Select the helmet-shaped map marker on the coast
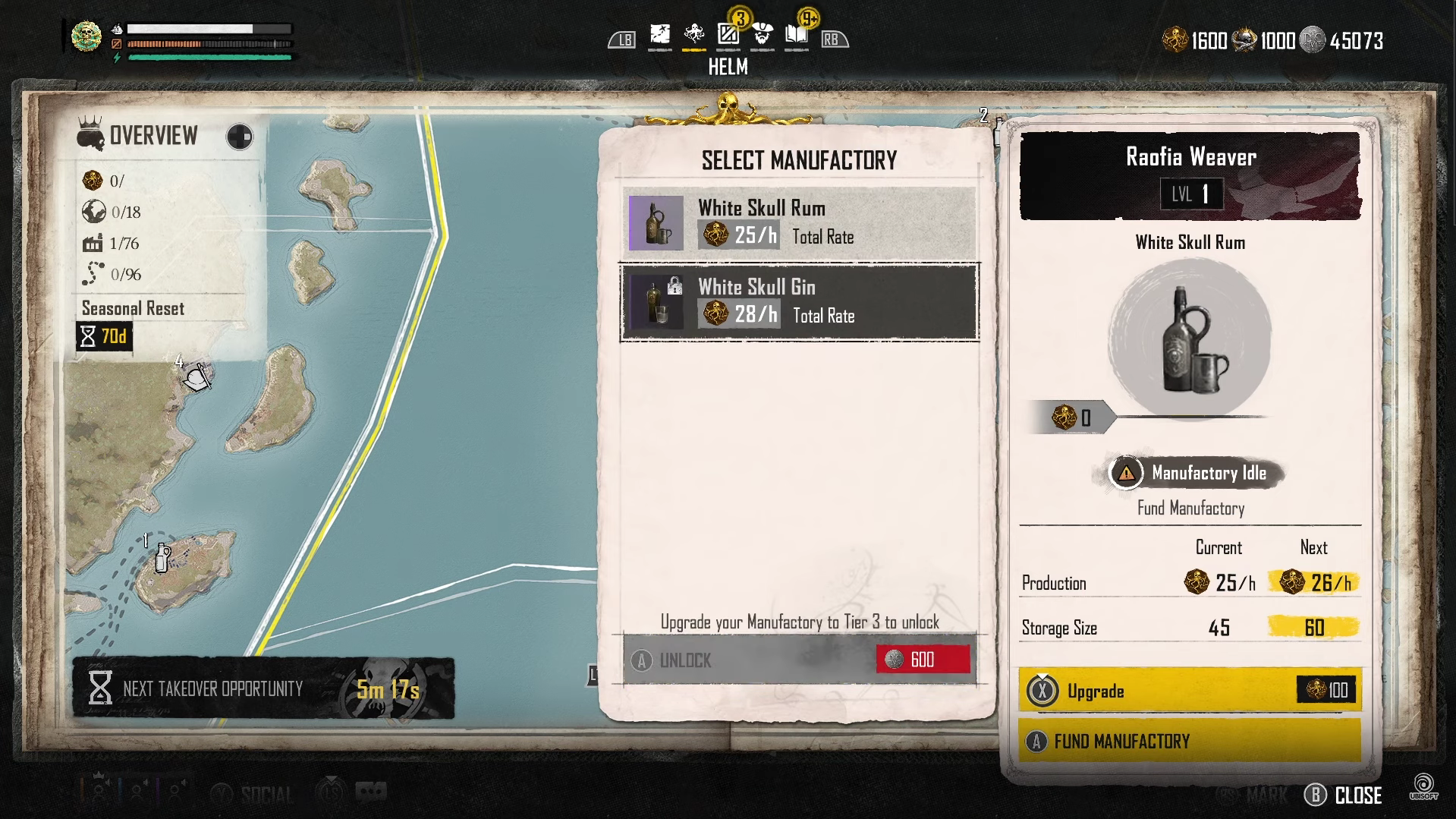This screenshot has width=1456, height=819. tap(198, 376)
